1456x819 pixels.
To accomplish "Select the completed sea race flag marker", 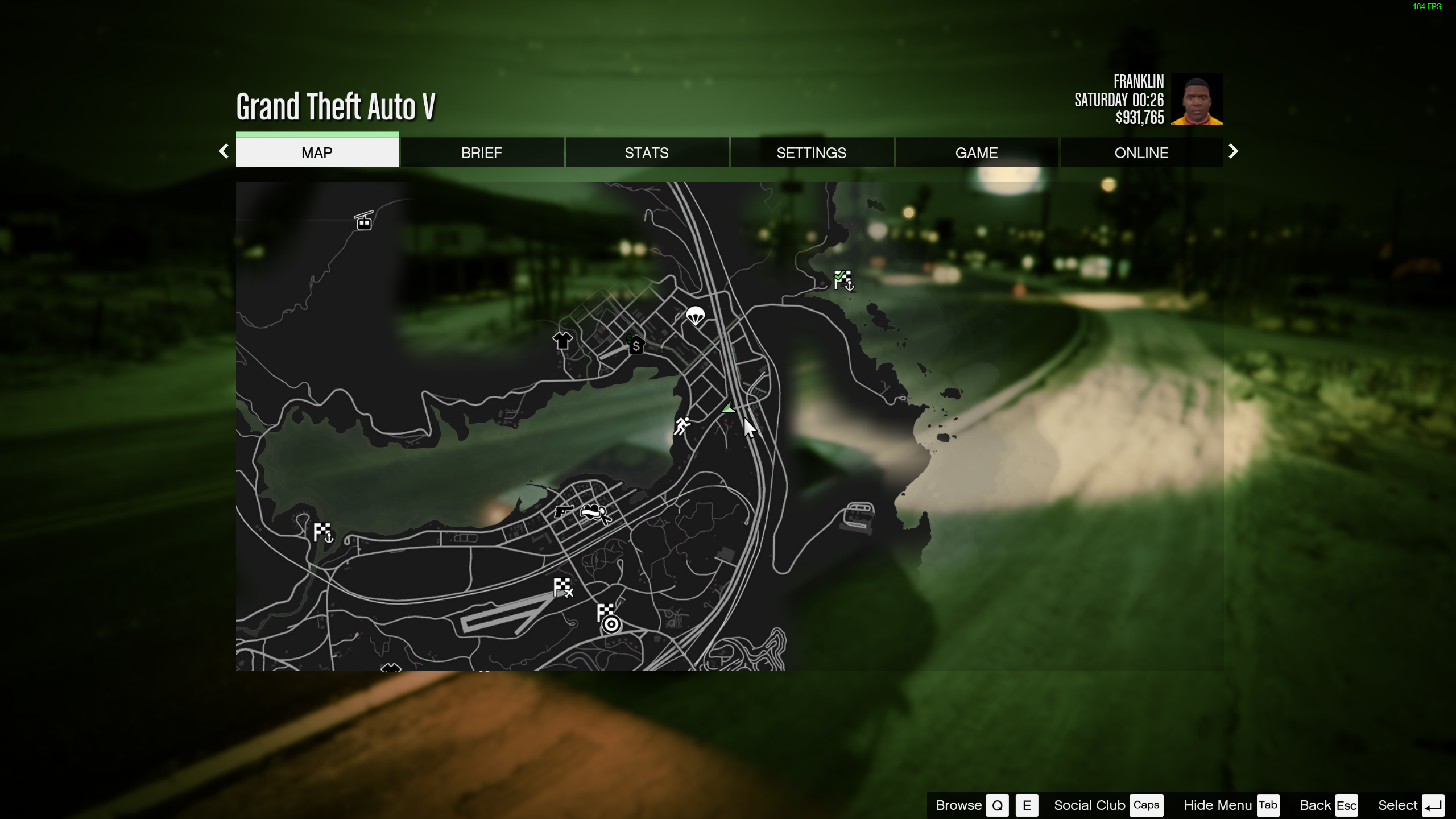I will point(843,280).
